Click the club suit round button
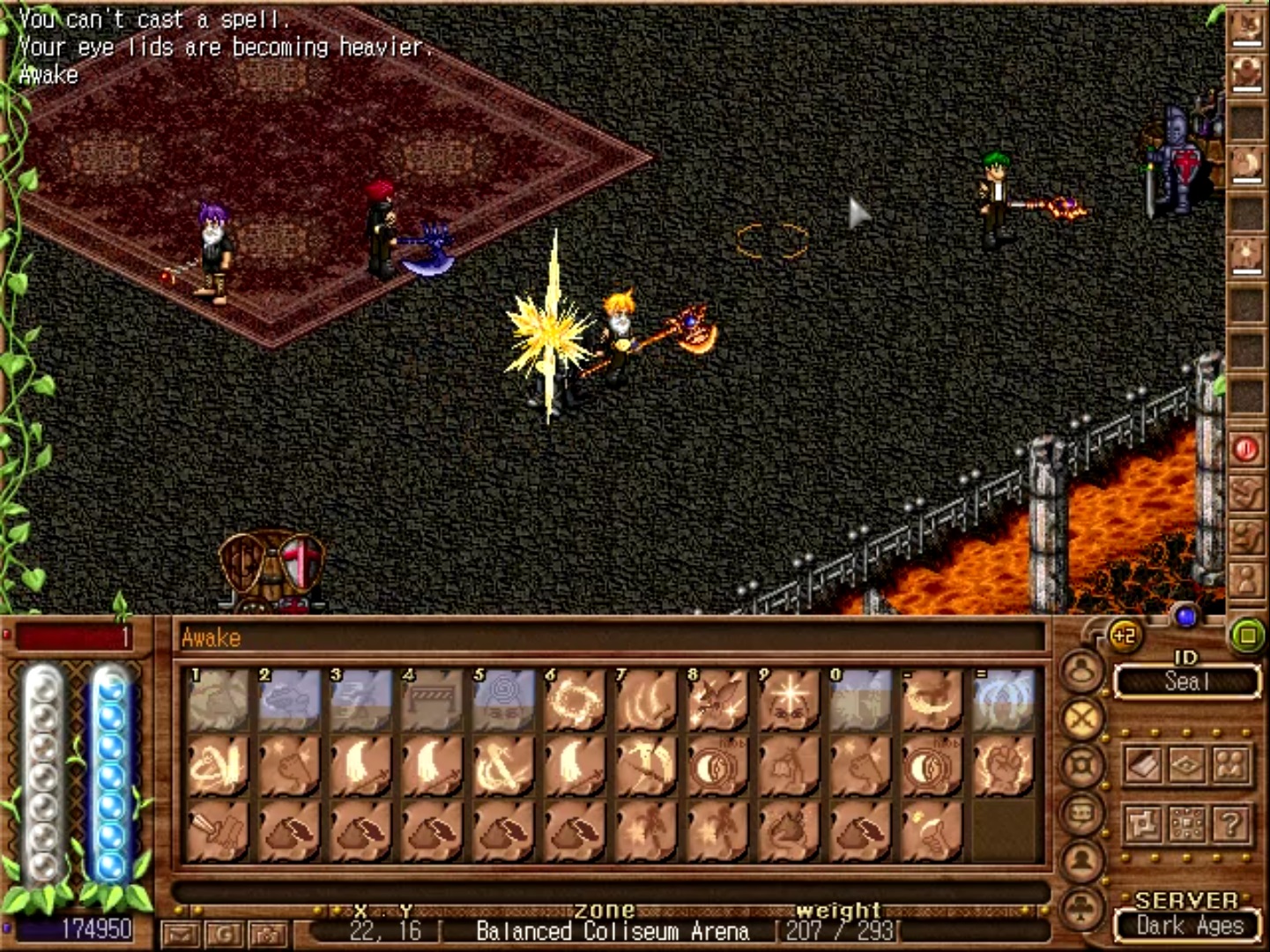The height and width of the screenshot is (952, 1270). point(1082,908)
